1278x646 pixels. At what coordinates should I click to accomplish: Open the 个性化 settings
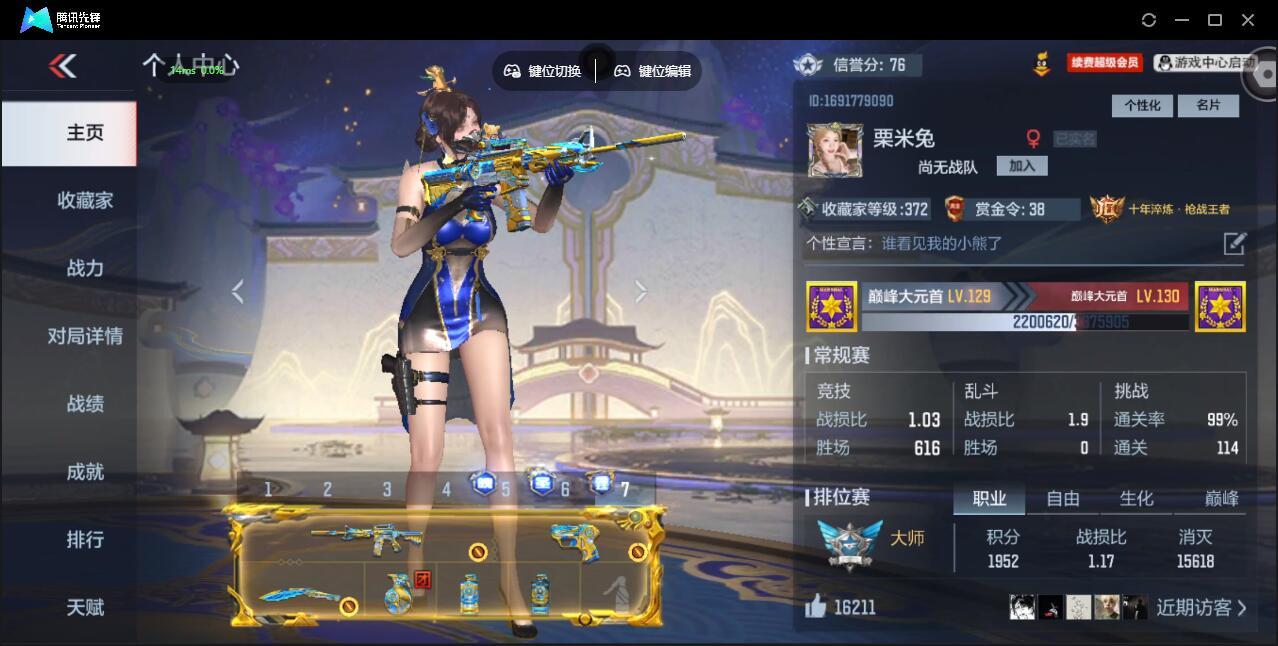tap(1142, 105)
